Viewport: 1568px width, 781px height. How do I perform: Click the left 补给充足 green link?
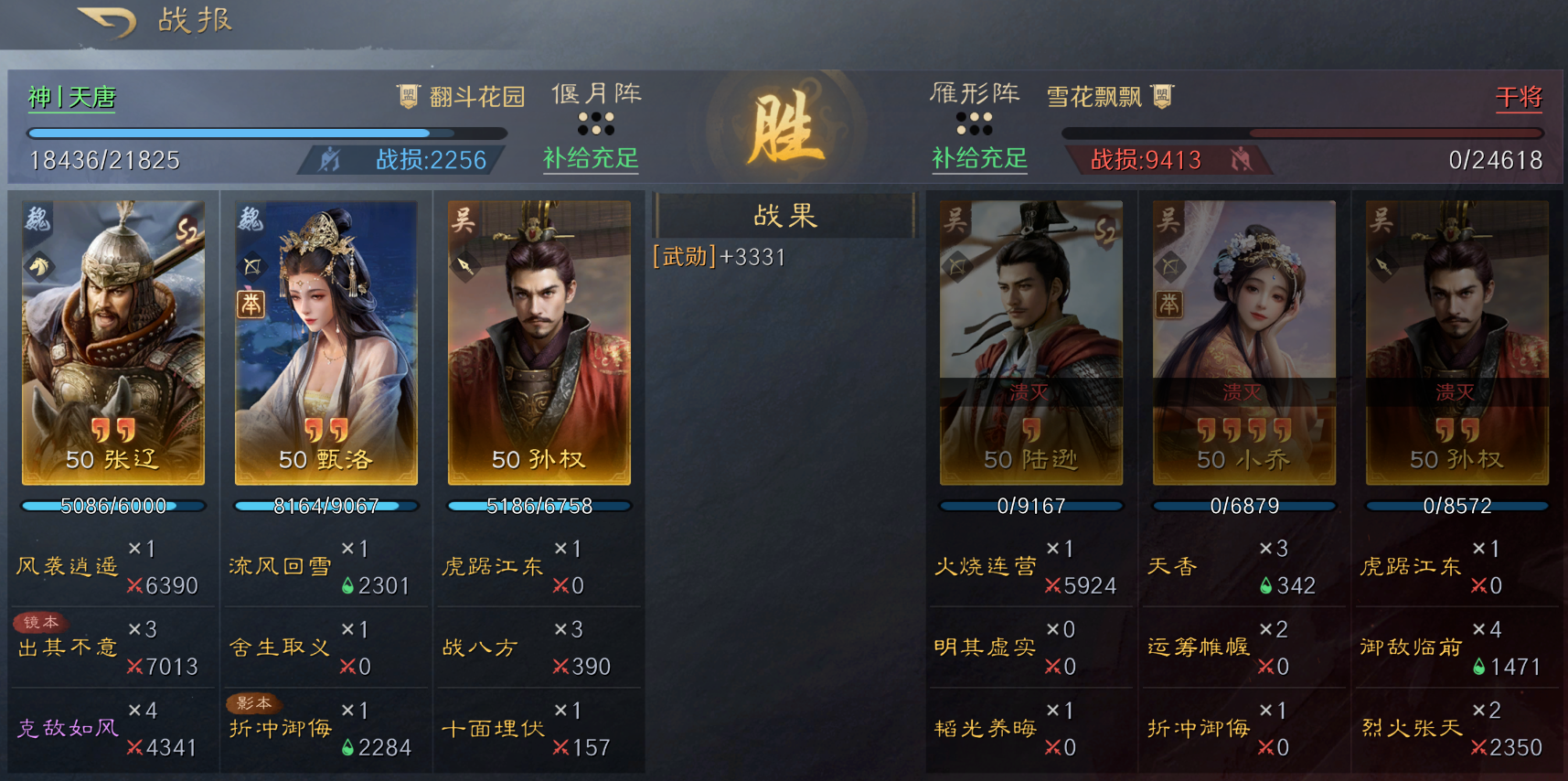point(591,160)
